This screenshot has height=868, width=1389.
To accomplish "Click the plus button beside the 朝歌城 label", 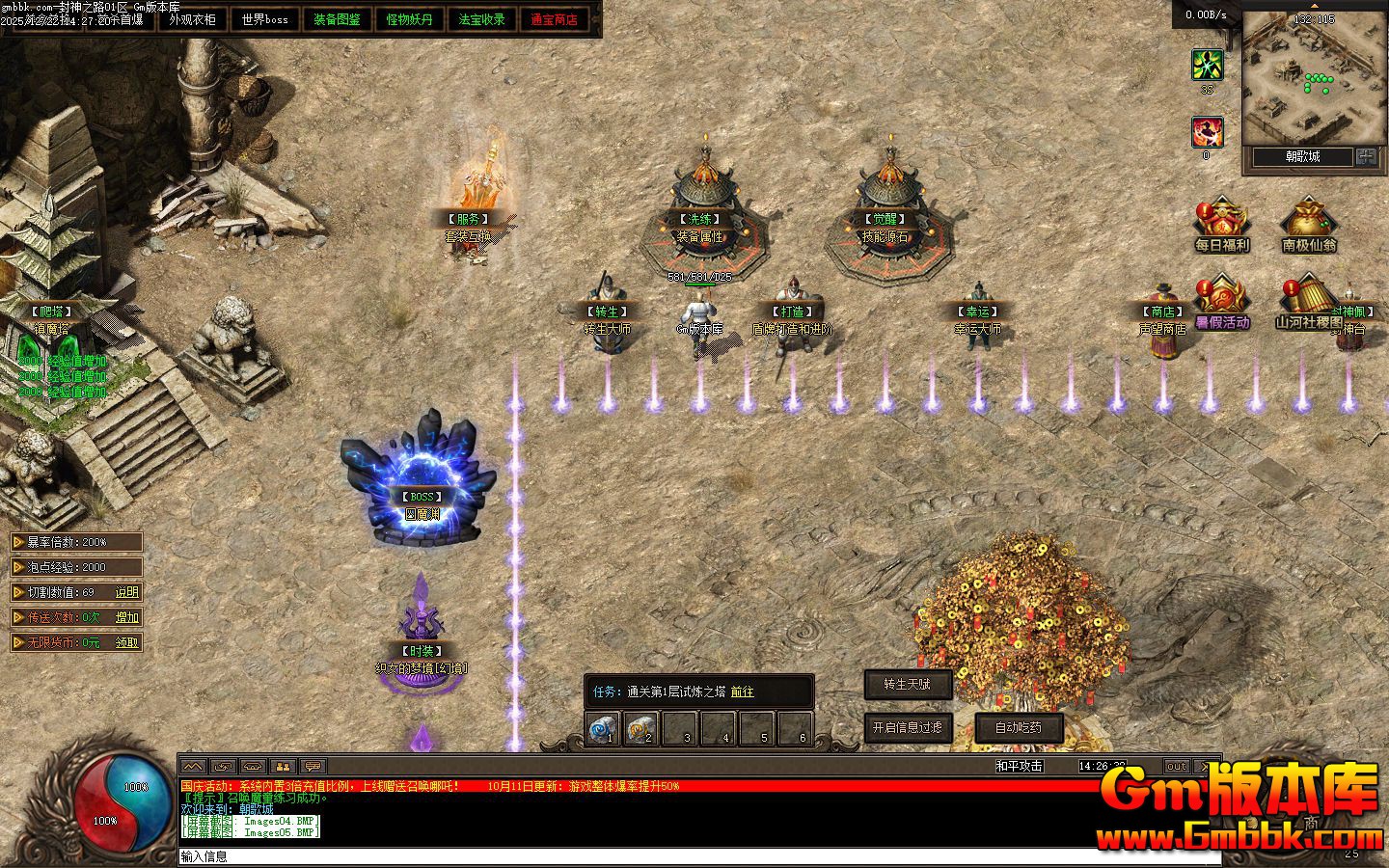I will coord(1366,156).
